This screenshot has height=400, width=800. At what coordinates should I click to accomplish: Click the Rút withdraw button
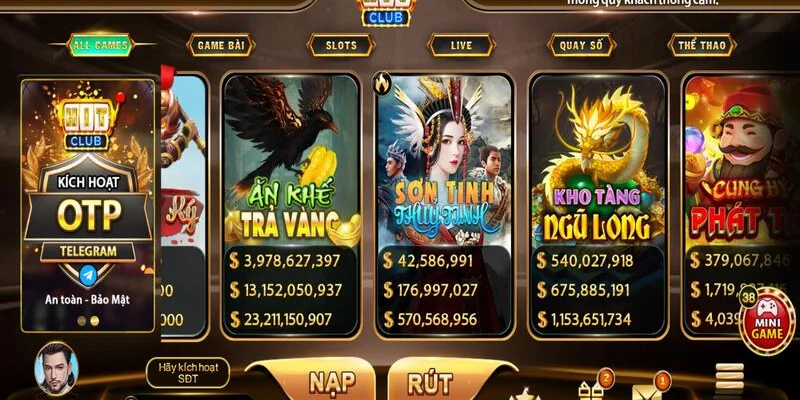[x=432, y=381]
